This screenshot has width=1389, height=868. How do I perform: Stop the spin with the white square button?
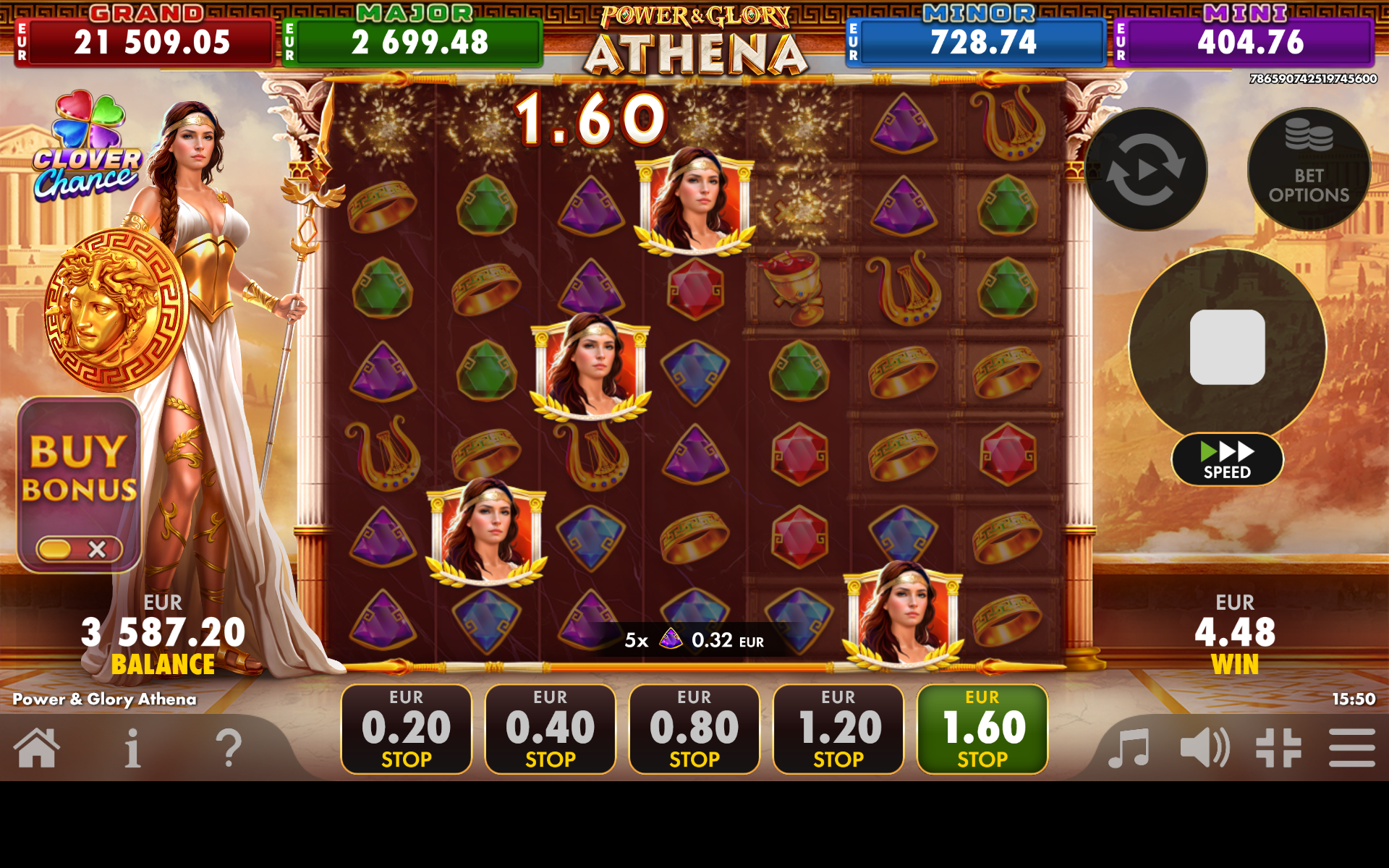[1227, 347]
